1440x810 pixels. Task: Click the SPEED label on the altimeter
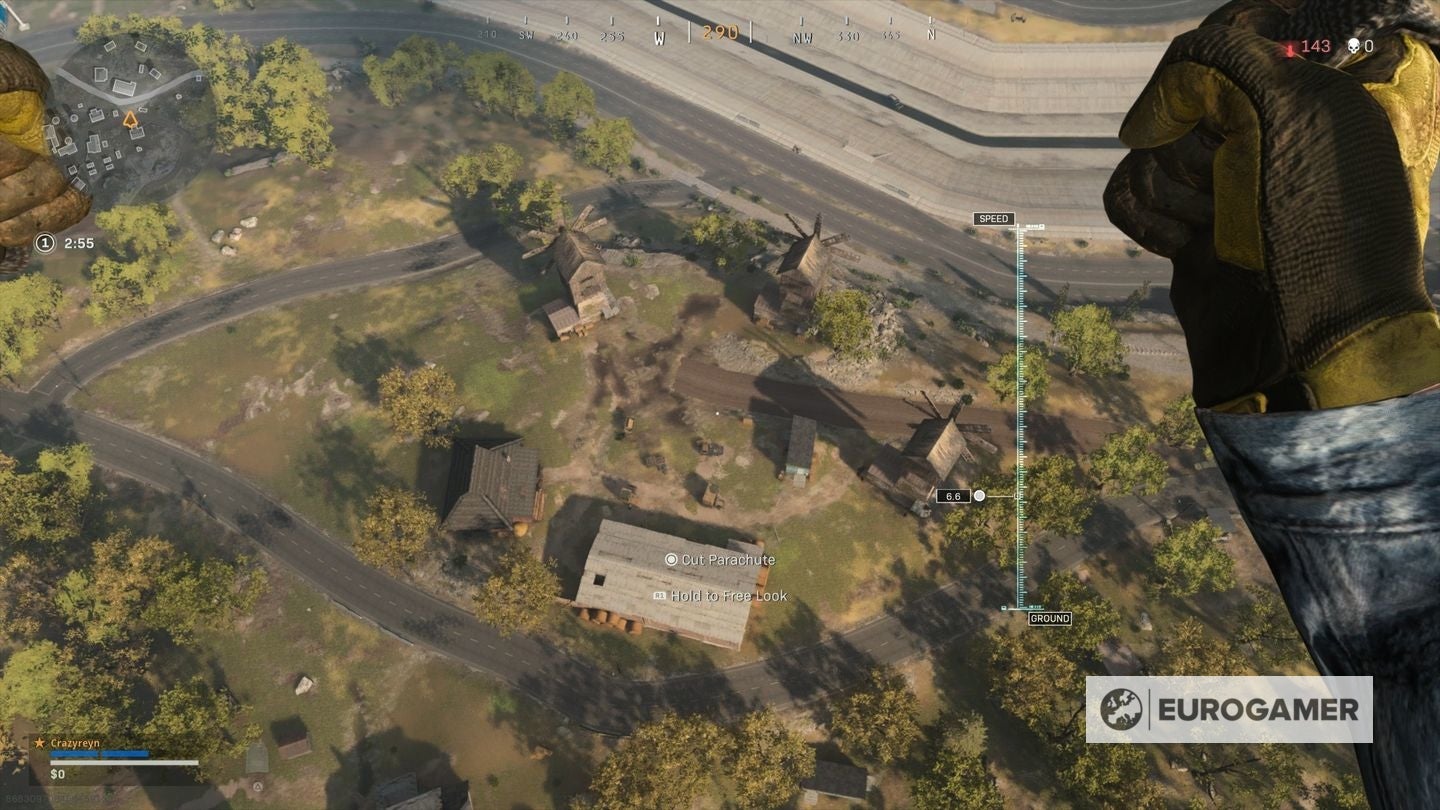(994, 219)
